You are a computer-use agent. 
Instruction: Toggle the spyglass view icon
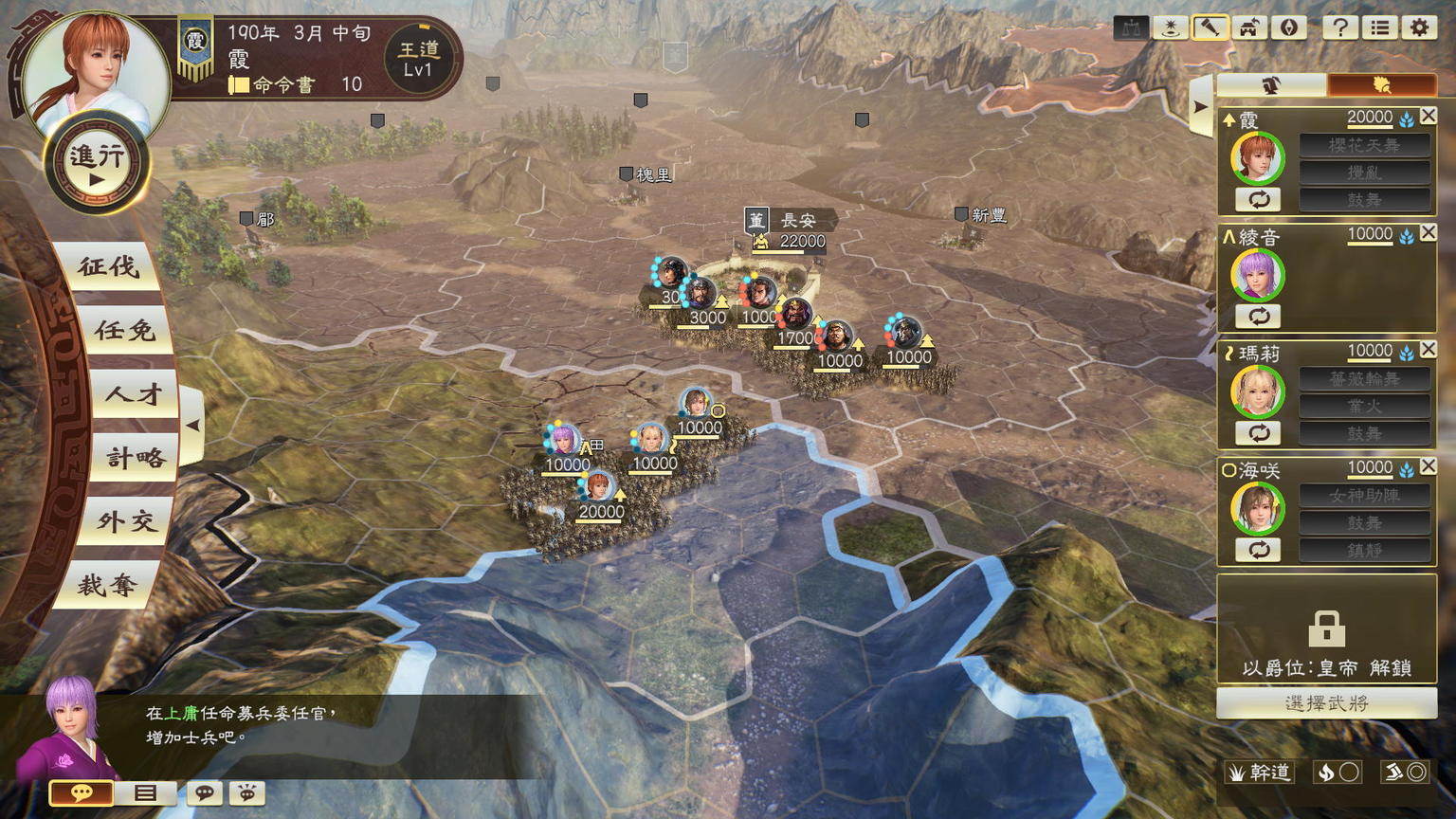[x=1210, y=27]
